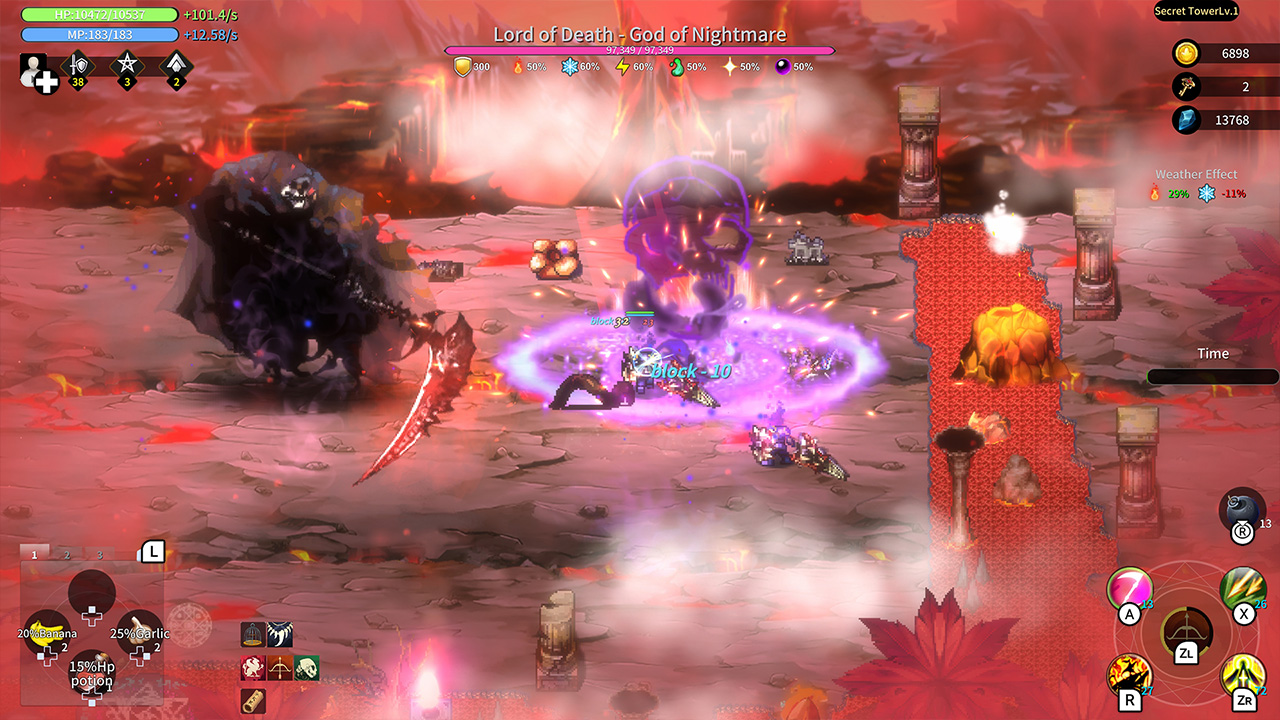This screenshot has height=720, width=1280.
Task: Inspect the scroll item icon
Action: point(253,701)
